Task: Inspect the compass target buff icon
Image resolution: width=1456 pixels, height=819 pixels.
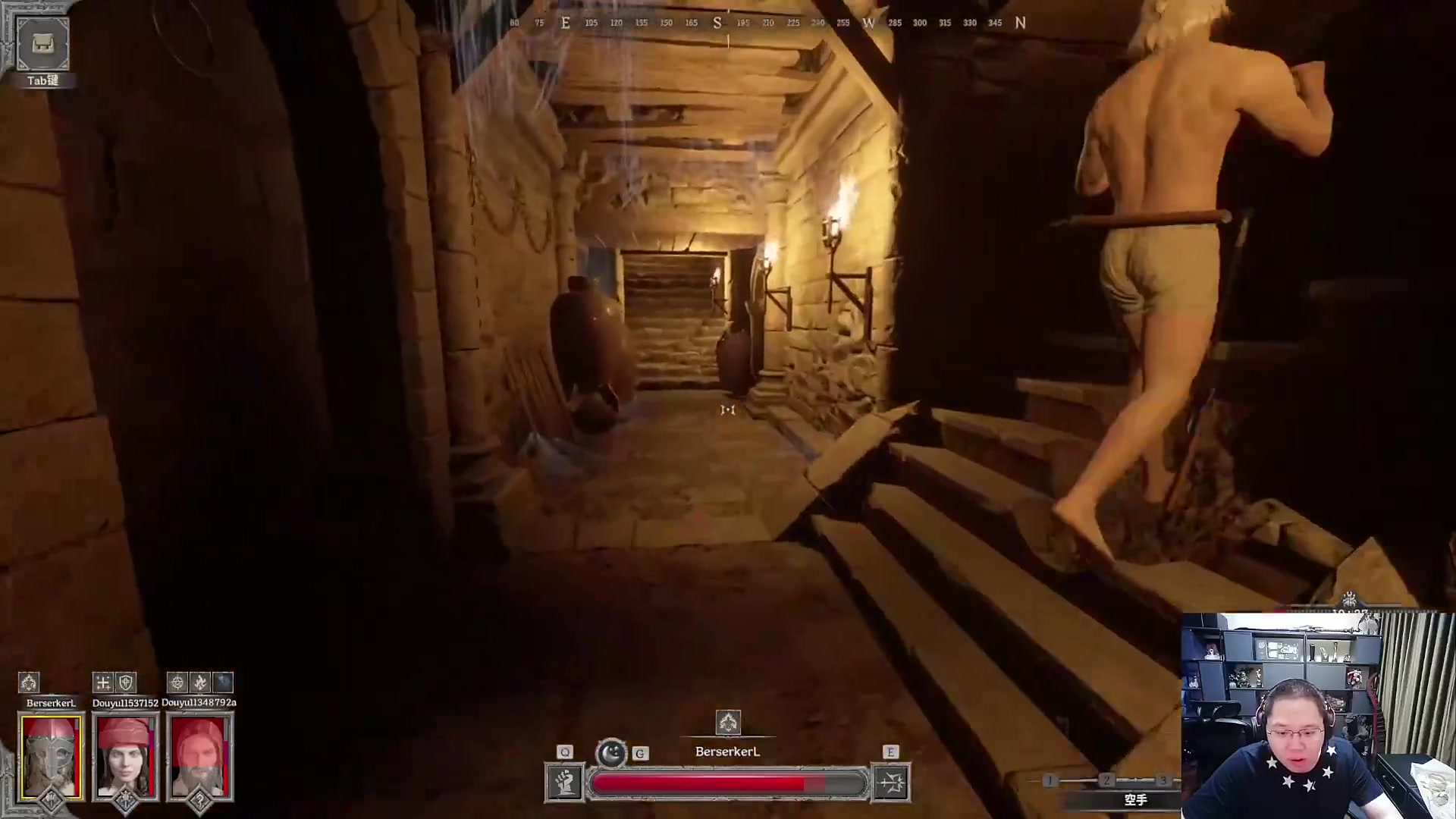Action: click(177, 682)
